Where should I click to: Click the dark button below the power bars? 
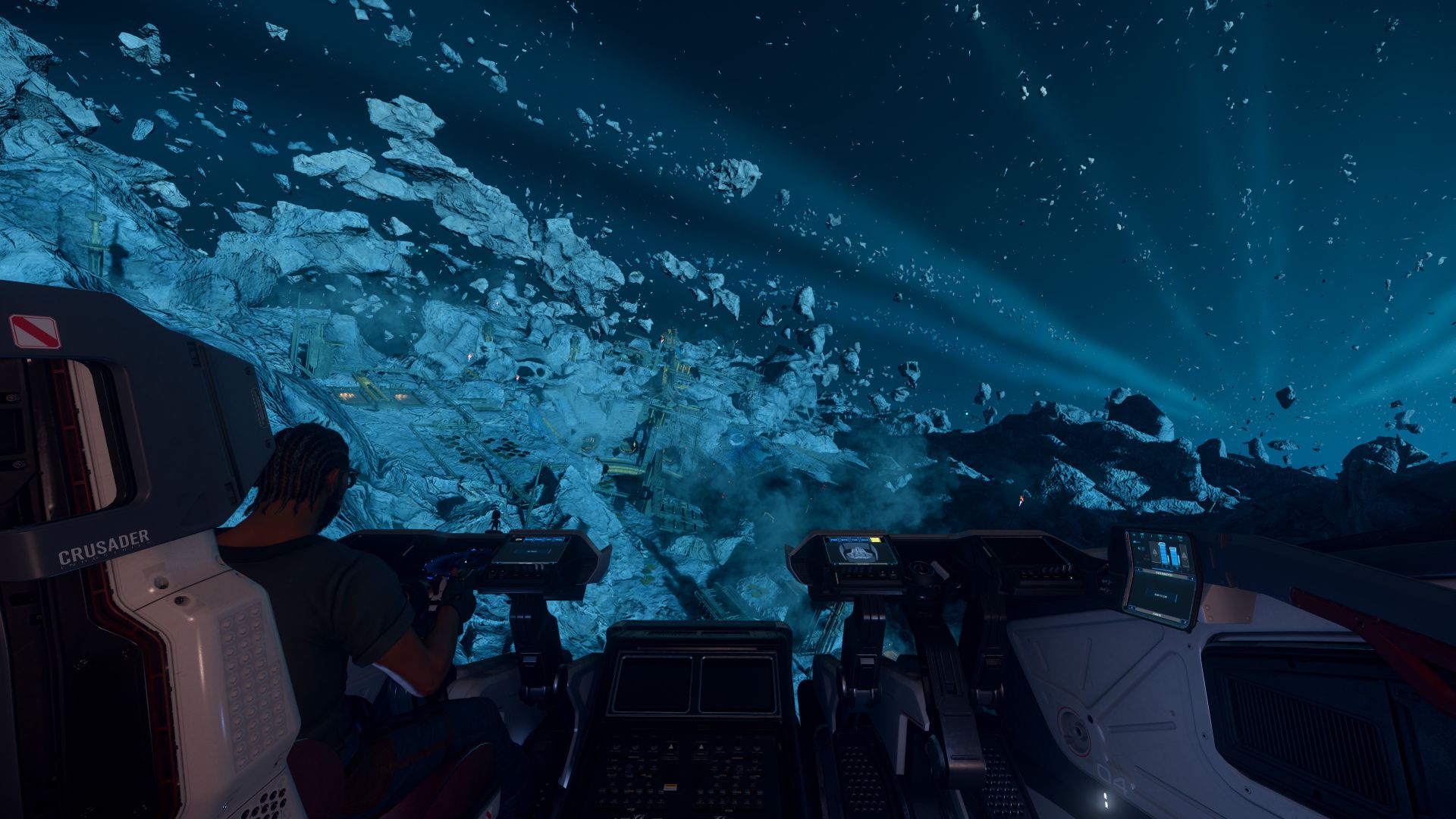(x=1159, y=595)
